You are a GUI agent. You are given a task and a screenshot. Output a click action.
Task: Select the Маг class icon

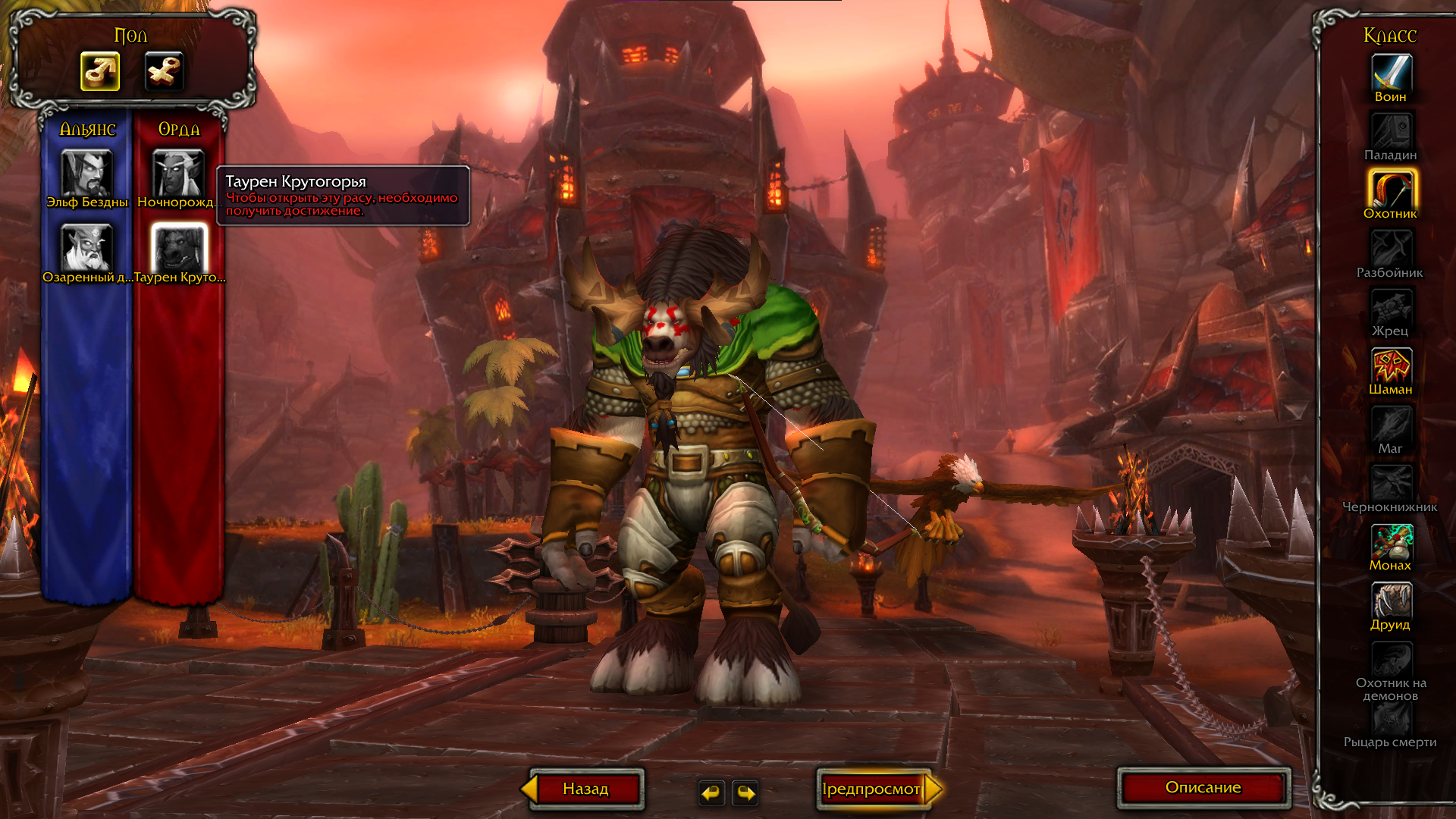pyautogui.click(x=1391, y=425)
